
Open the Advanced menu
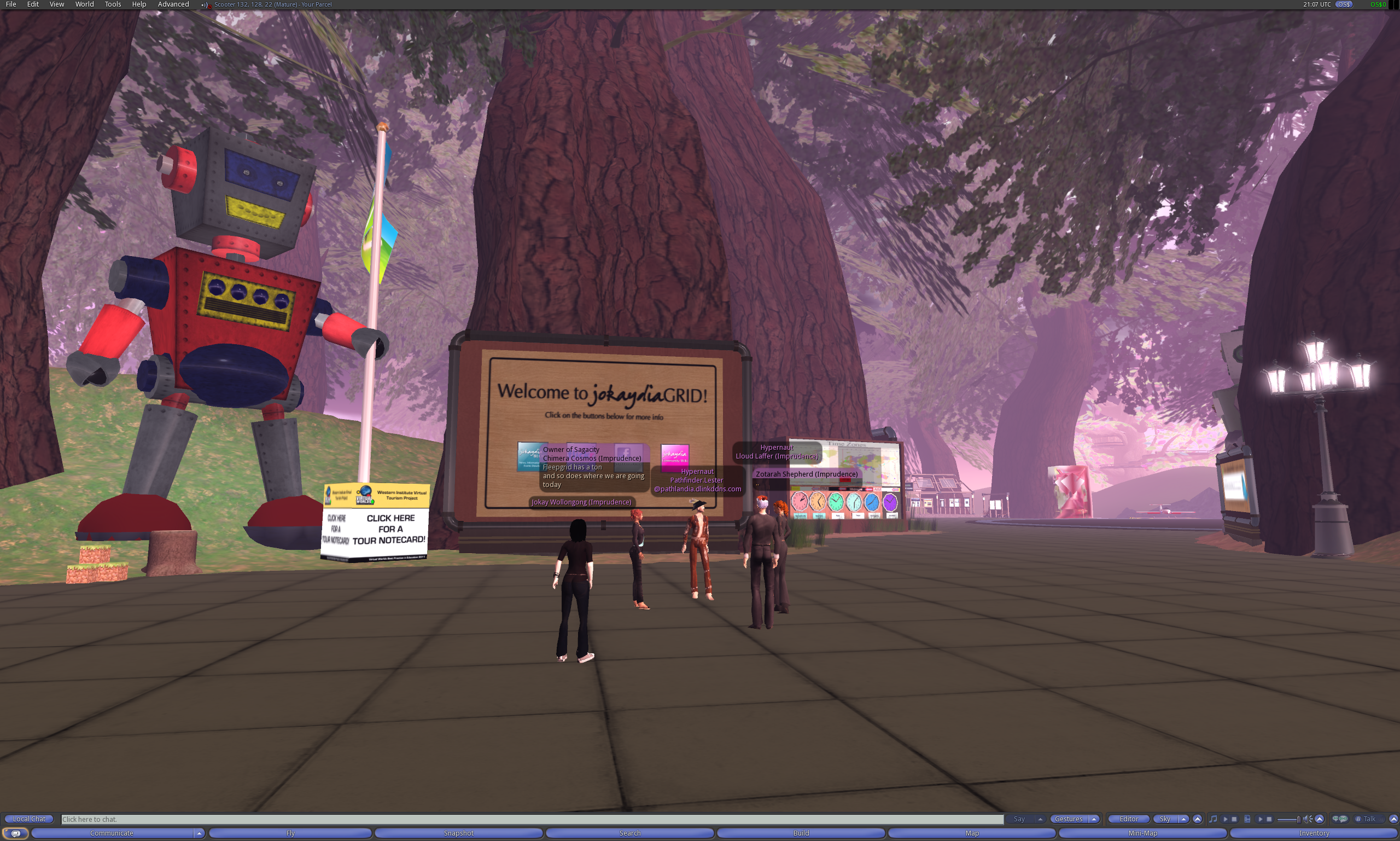(x=173, y=4)
